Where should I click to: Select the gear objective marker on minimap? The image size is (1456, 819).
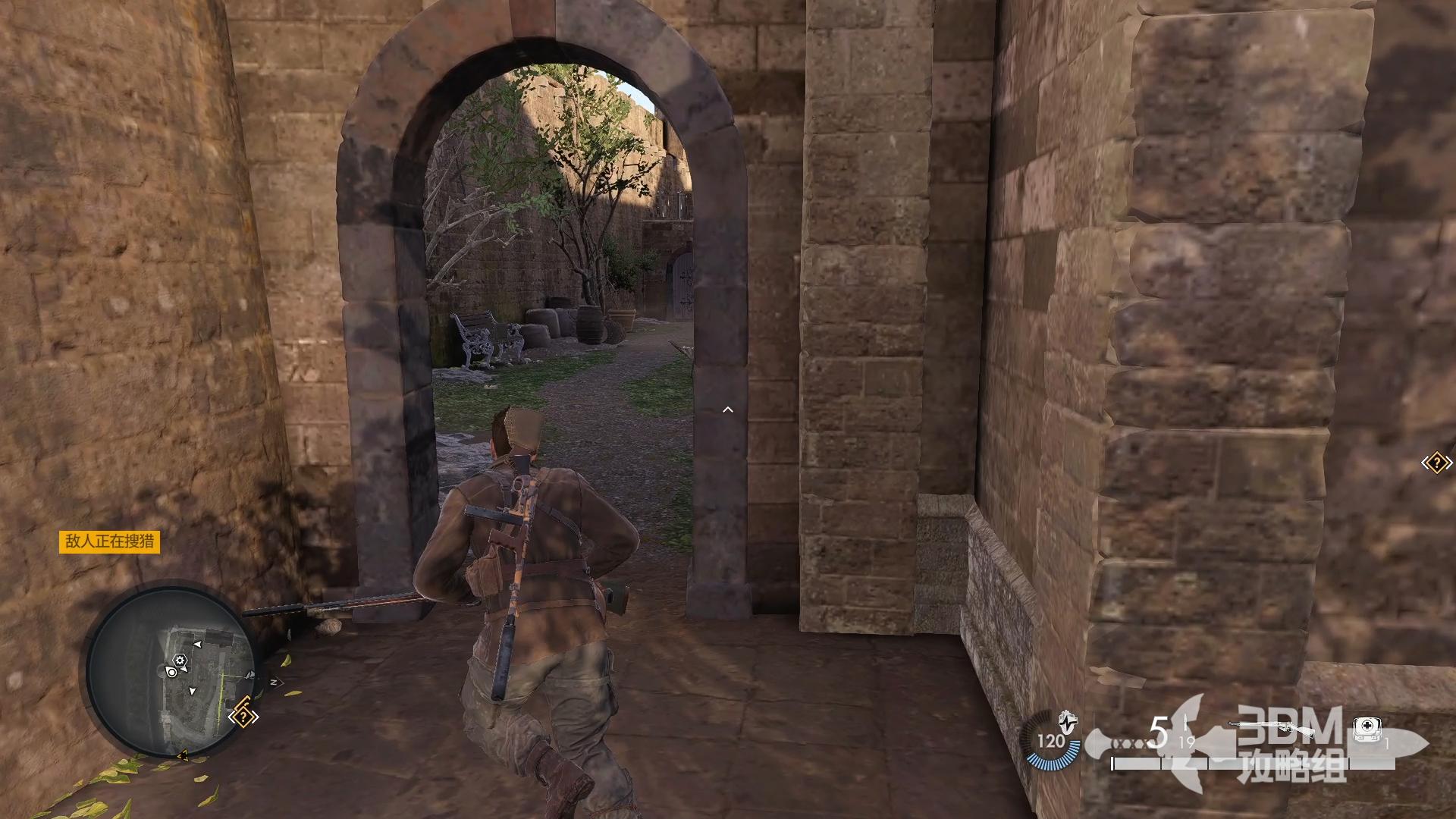[x=180, y=660]
